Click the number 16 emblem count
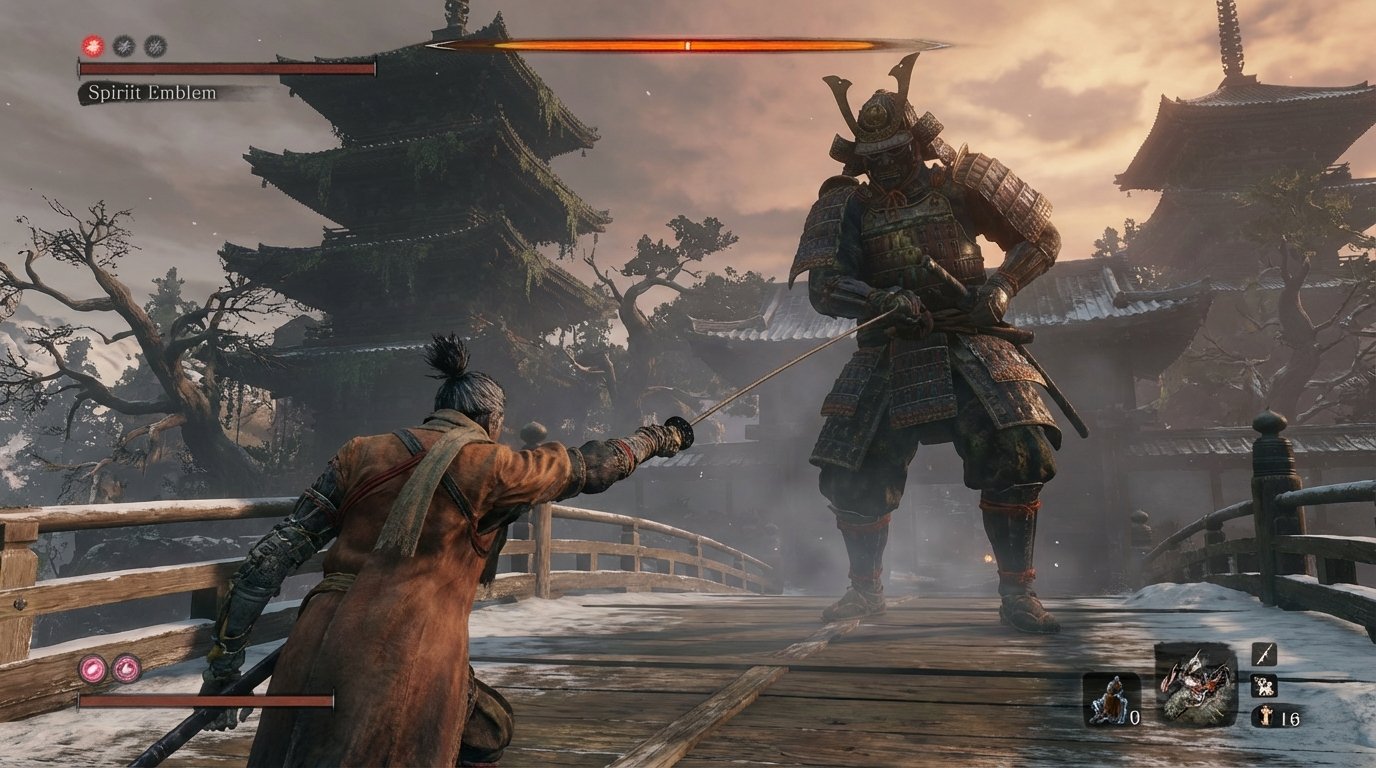The height and width of the screenshot is (768, 1376). (1290, 717)
